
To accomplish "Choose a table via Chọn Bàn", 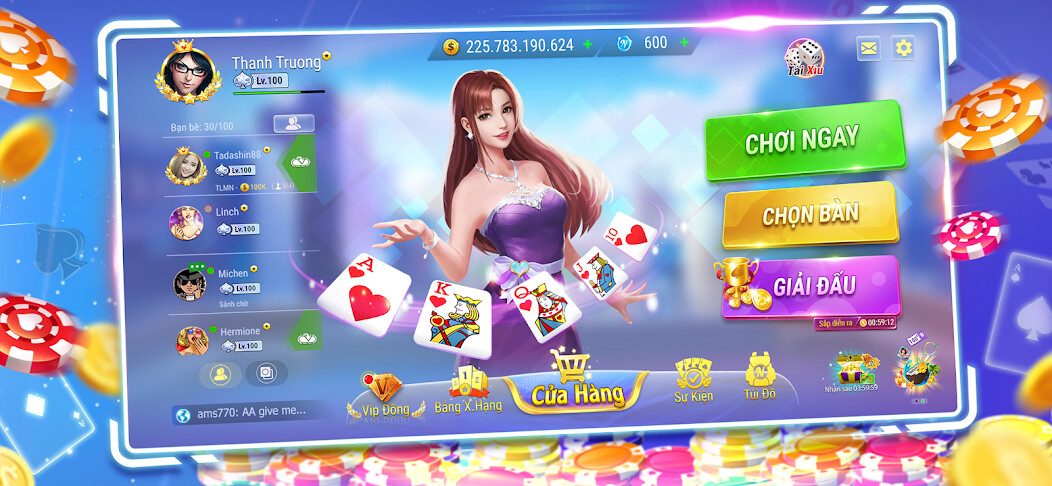I will tap(809, 213).
